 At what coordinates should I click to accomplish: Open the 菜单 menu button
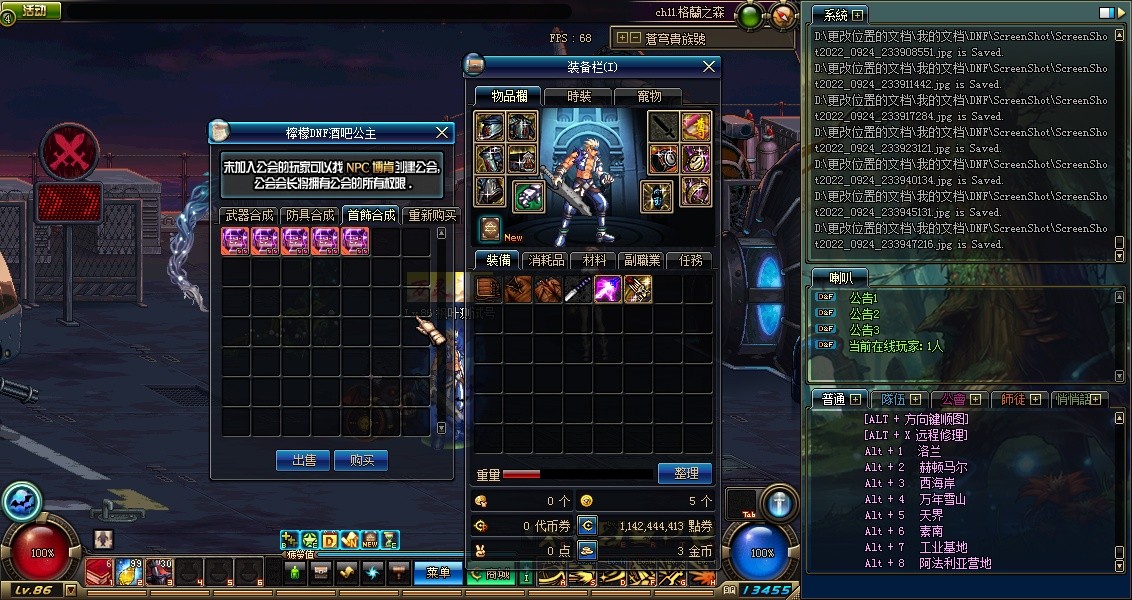tap(438, 572)
